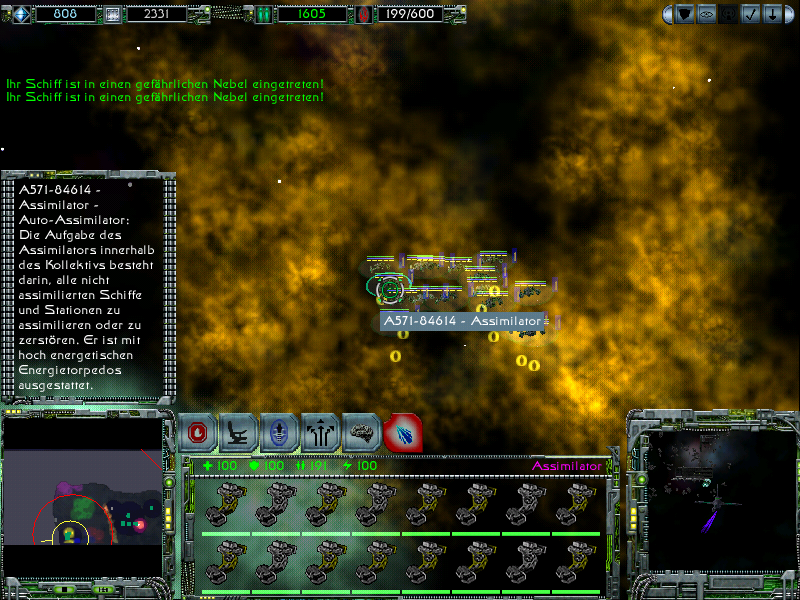Image resolution: width=800 pixels, height=600 pixels.
Task: Open the shield-shaped menu button
Action: (x=685, y=14)
